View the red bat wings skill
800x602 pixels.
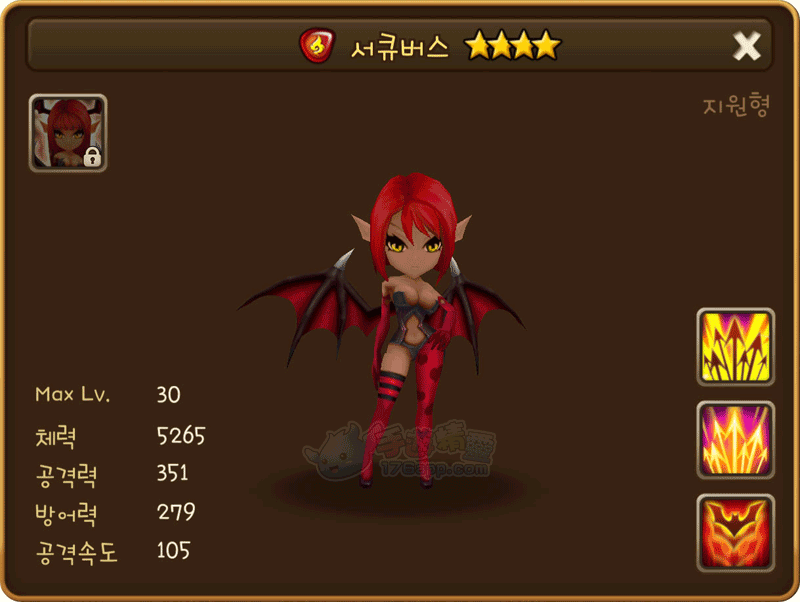[735, 533]
